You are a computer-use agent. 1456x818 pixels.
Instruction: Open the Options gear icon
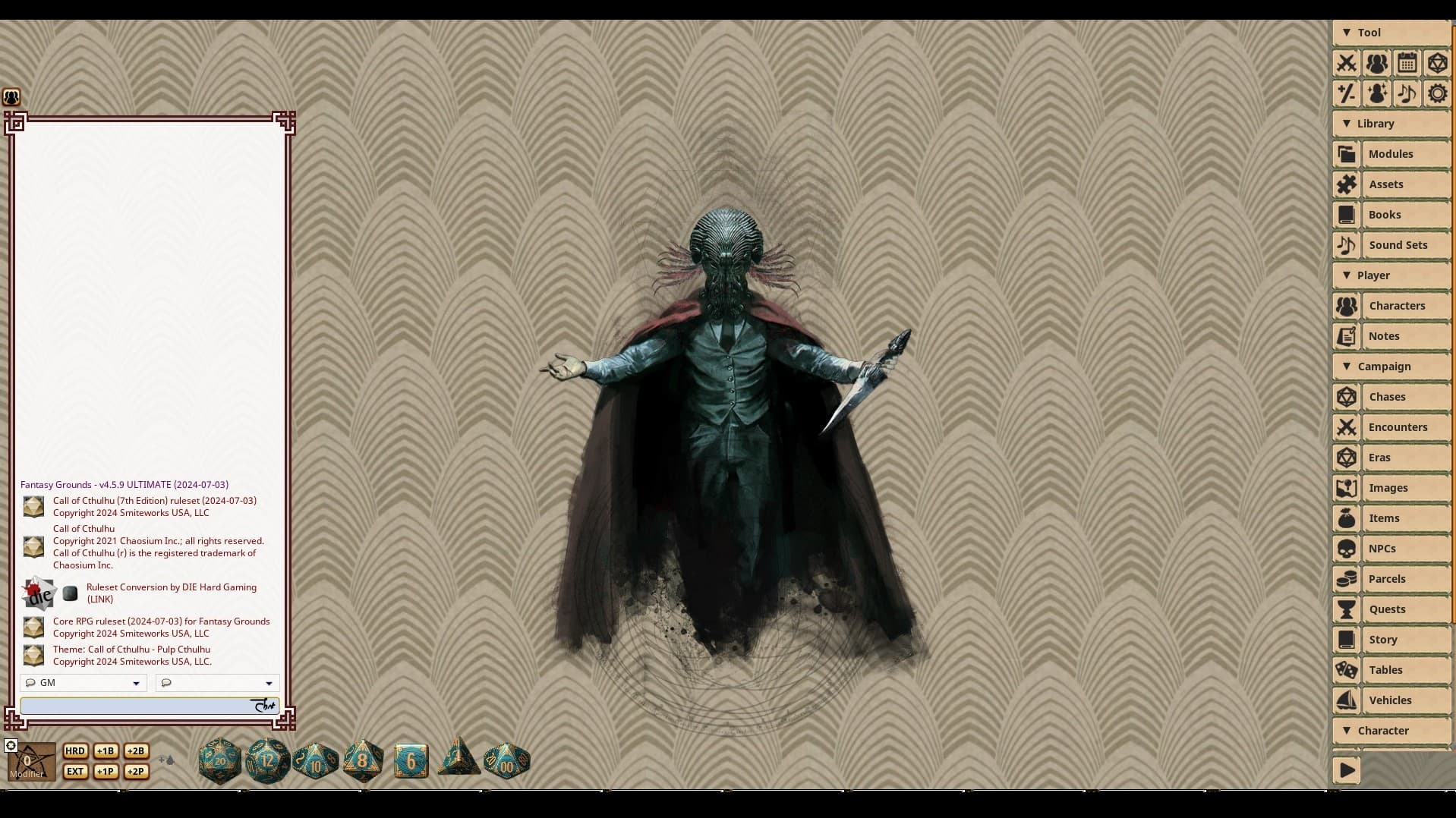pos(1437,93)
